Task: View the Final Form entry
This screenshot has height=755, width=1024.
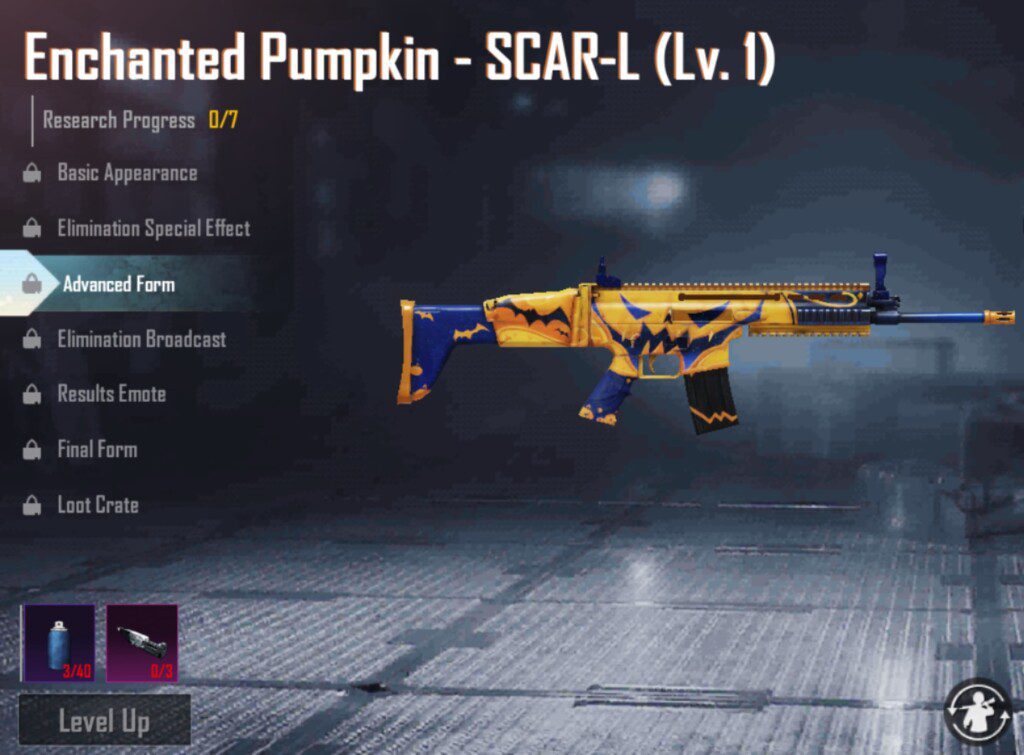Action: pos(97,449)
